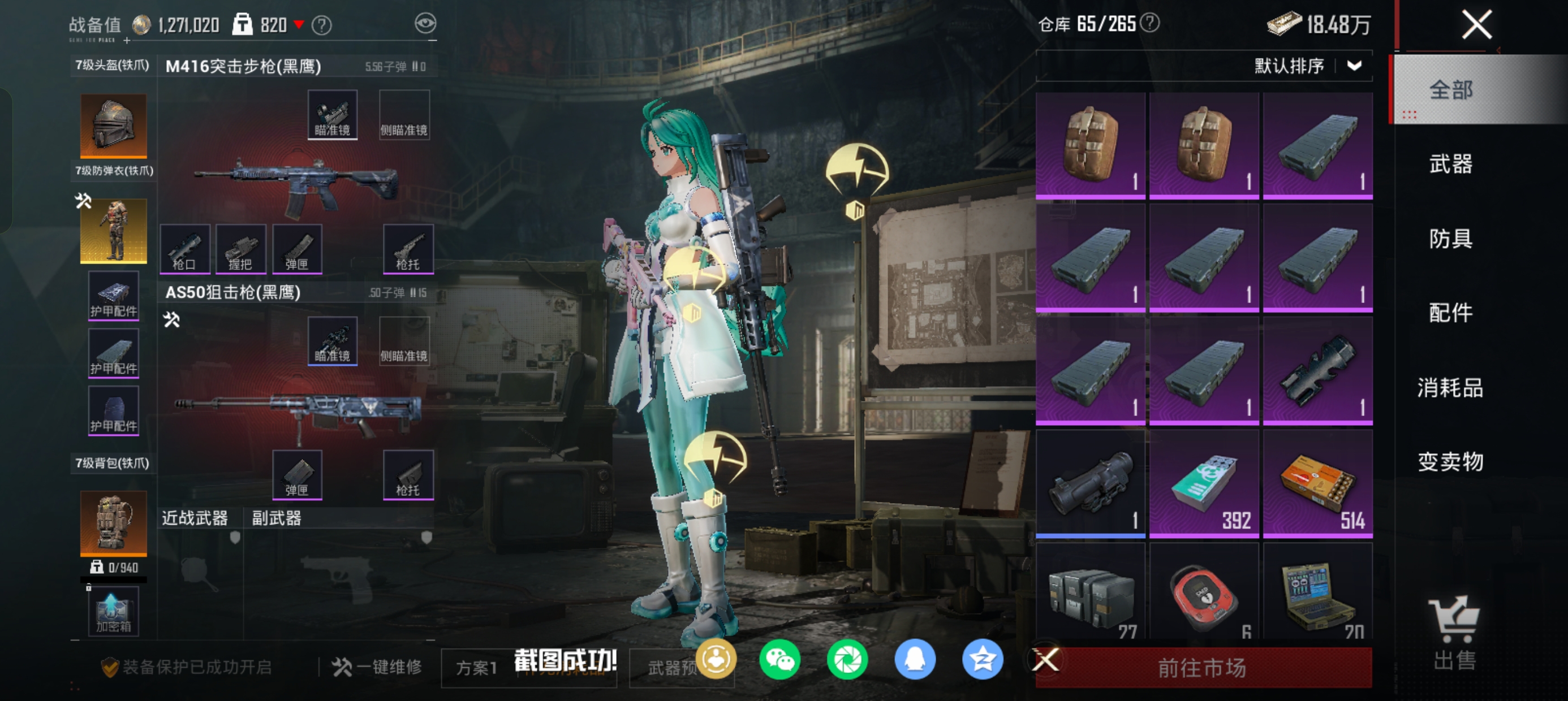
Task: Share screenshot to WeChat
Action: [x=779, y=660]
